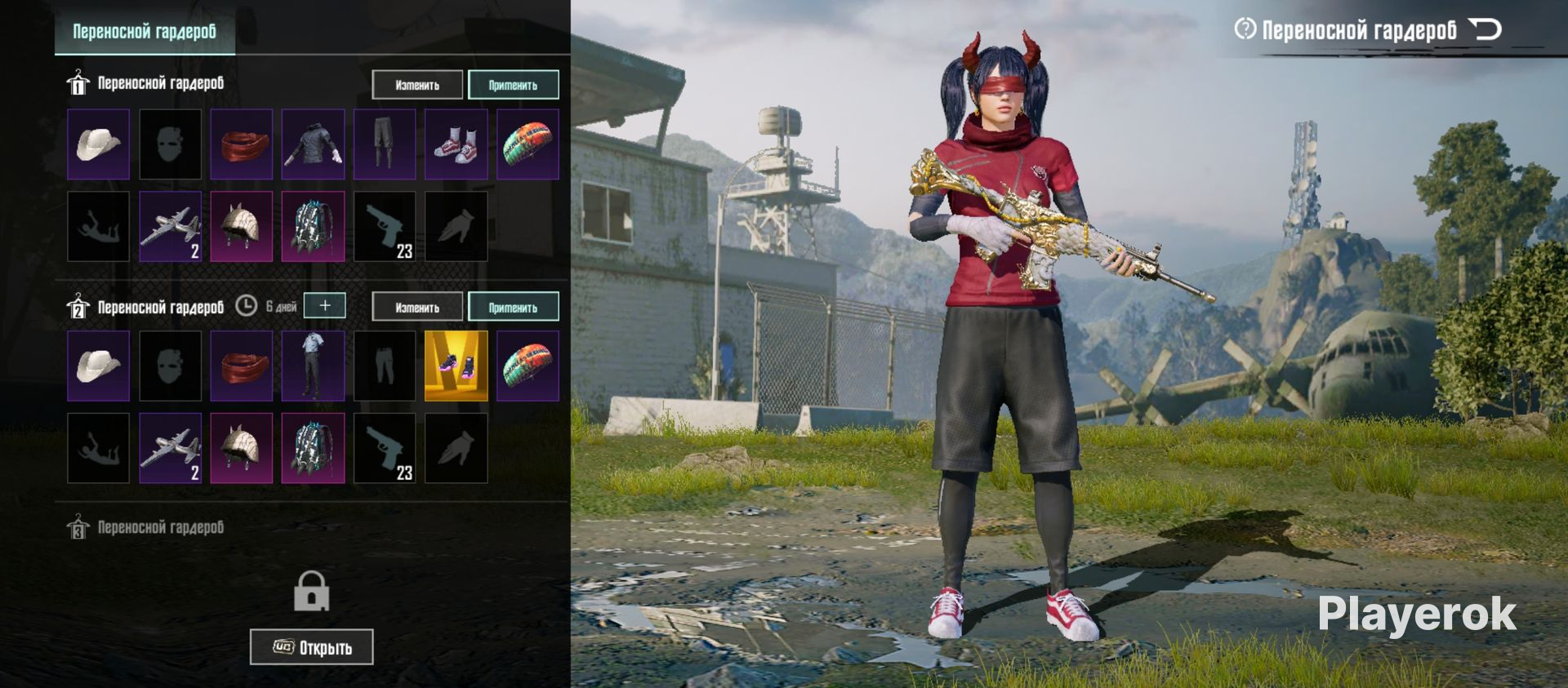Pick the purple sneakers on gold background
This screenshot has width=1568, height=688.
[456, 366]
